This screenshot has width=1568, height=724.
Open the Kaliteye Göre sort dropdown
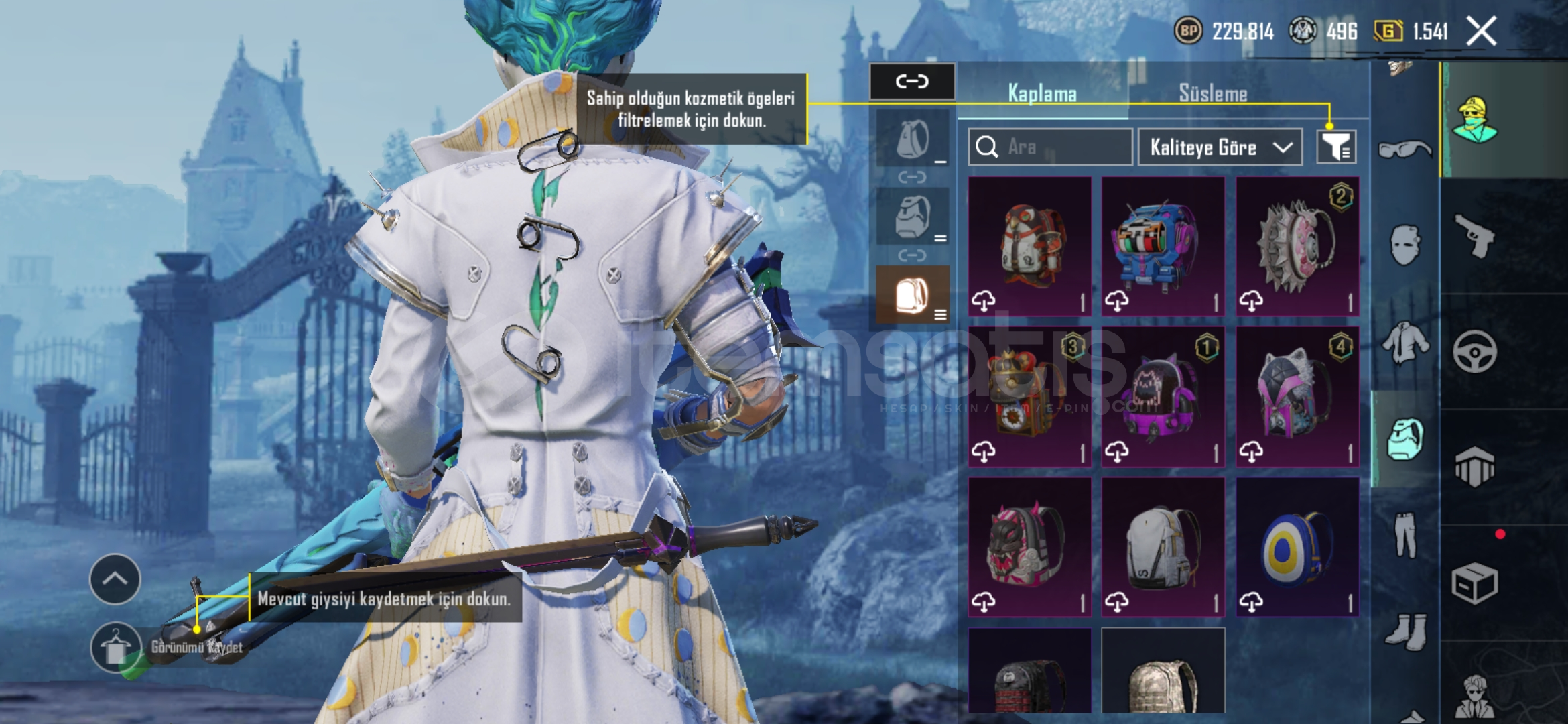pyautogui.click(x=1220, y=147)
